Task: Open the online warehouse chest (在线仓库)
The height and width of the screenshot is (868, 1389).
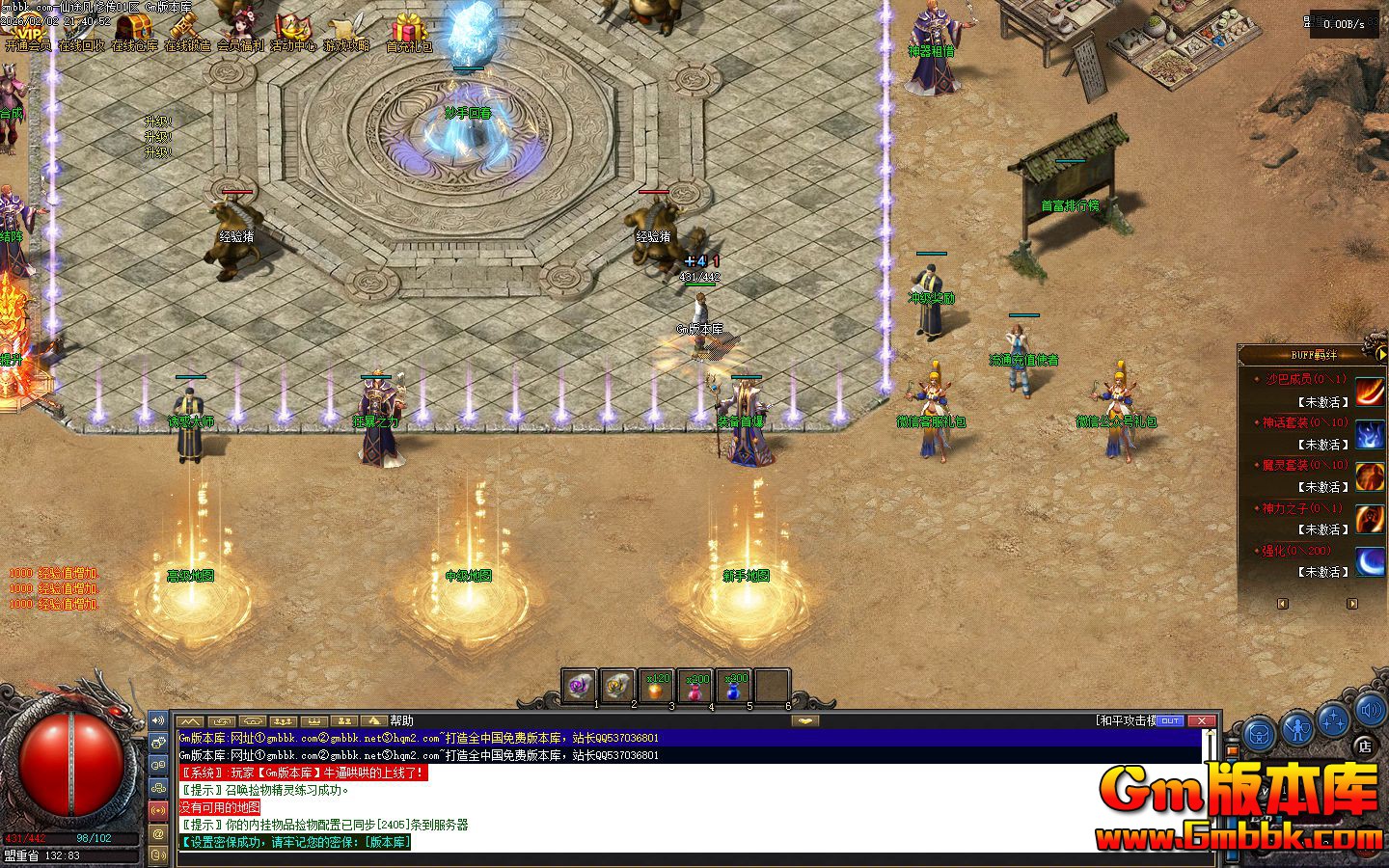Action: pyautogui.click(x=134, y=33)
